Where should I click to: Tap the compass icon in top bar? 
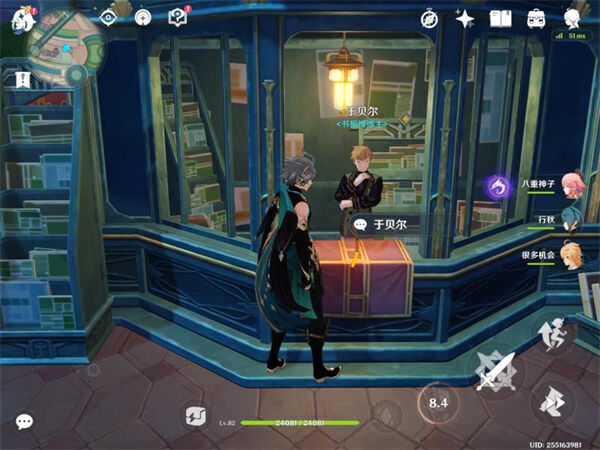click(x=429, y=17)
